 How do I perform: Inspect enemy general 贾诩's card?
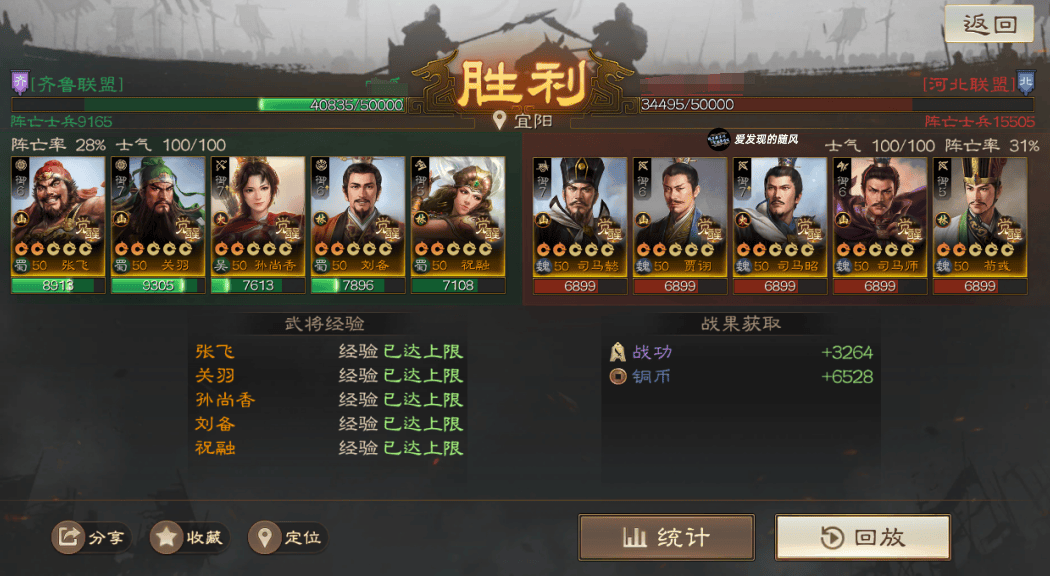(x=680, y=215)
